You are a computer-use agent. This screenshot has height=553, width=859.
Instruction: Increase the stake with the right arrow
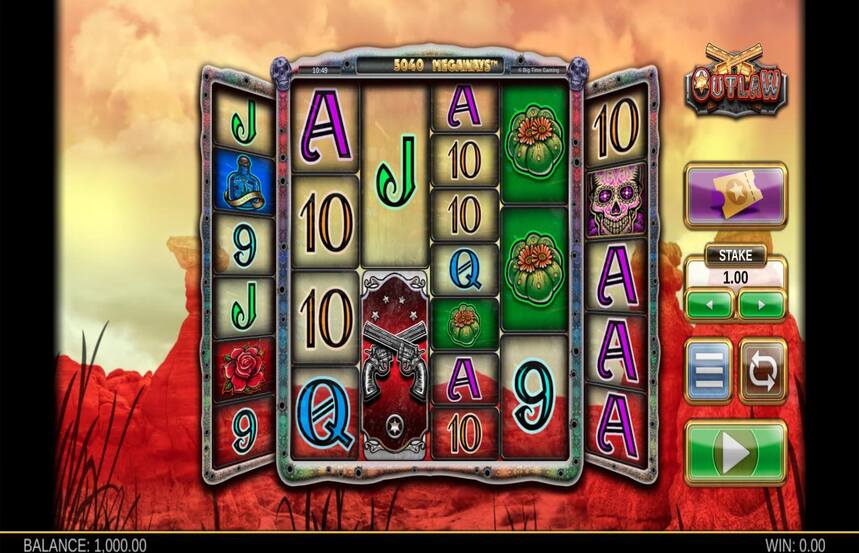tap(761, 303)
